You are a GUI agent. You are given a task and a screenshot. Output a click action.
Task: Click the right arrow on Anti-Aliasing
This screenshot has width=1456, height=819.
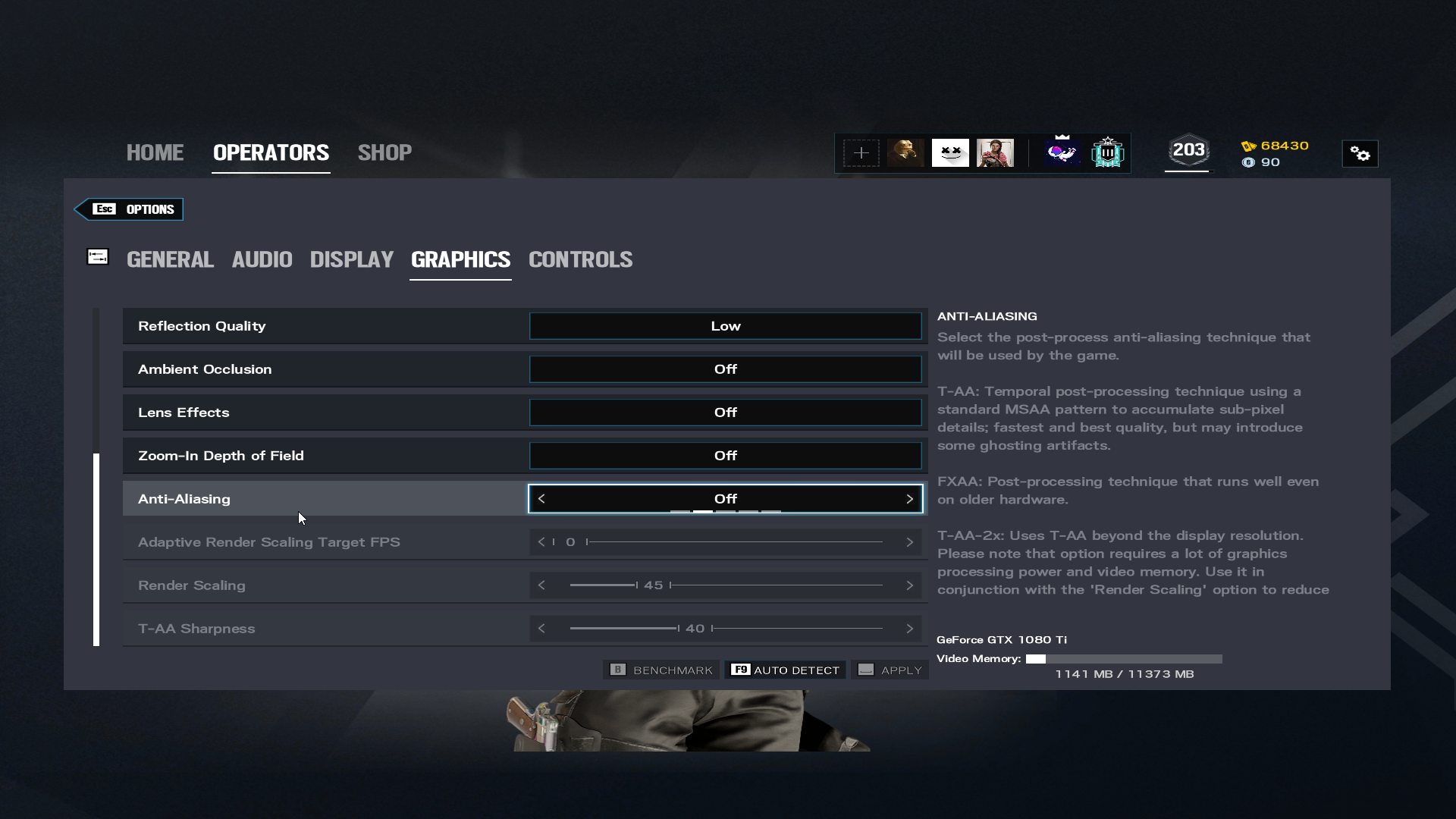[x=909, y=499]
